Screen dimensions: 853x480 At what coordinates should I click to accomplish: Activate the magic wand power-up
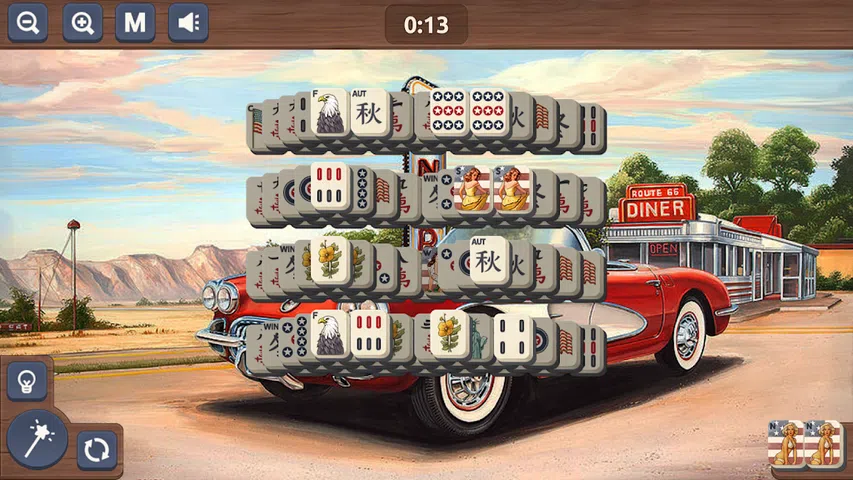(x=37, y=438)
